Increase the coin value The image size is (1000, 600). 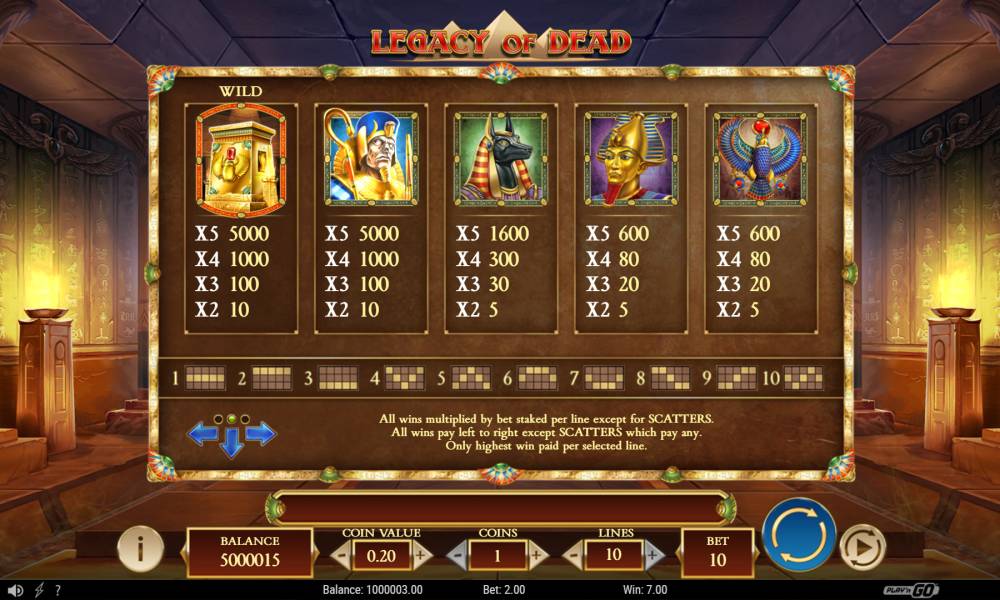tap(421, 554)
